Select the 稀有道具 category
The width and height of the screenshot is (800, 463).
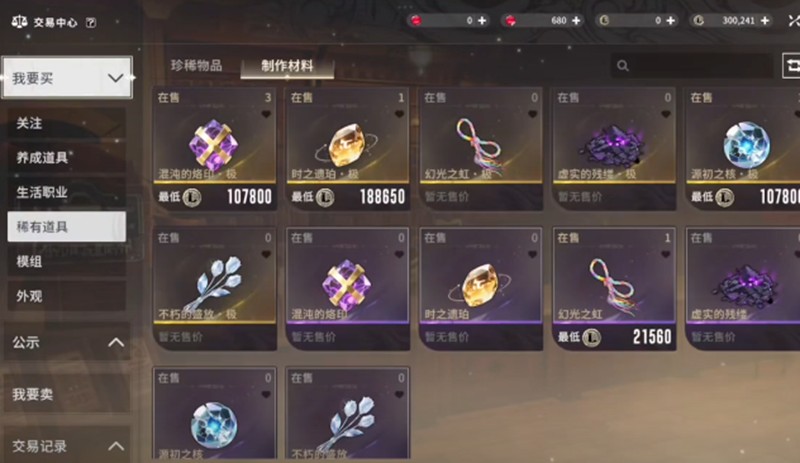tap(66, 226)
